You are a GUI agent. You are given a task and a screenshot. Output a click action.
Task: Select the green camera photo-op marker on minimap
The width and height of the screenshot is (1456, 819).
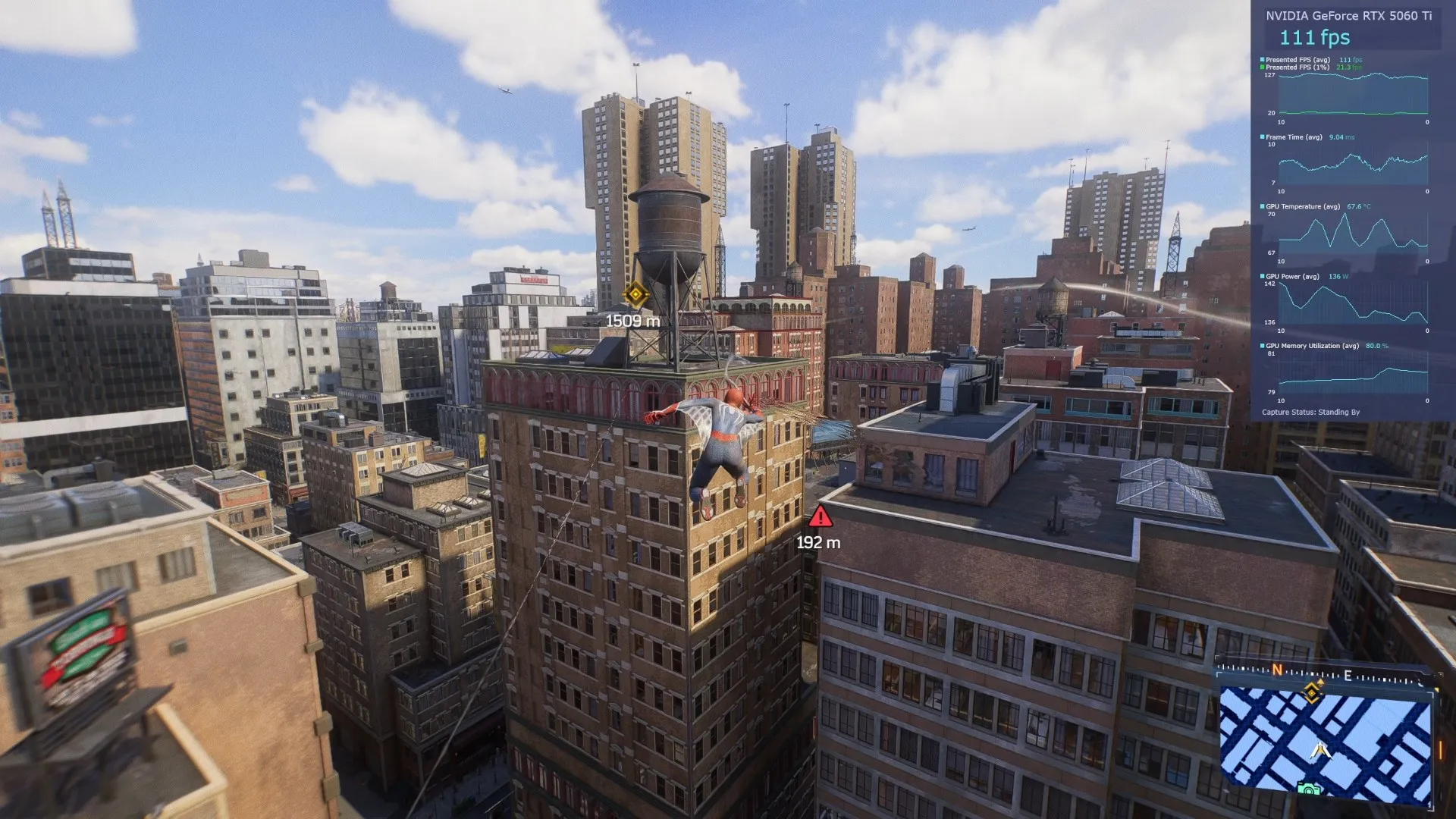tap(1309, 790)
